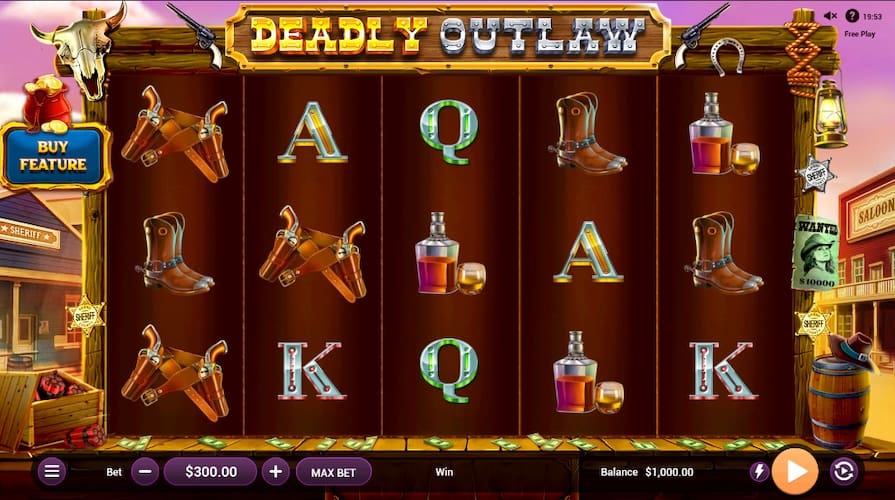Open the question mark help info
Viewport: 895px width, 500px height.
[852, 16]
